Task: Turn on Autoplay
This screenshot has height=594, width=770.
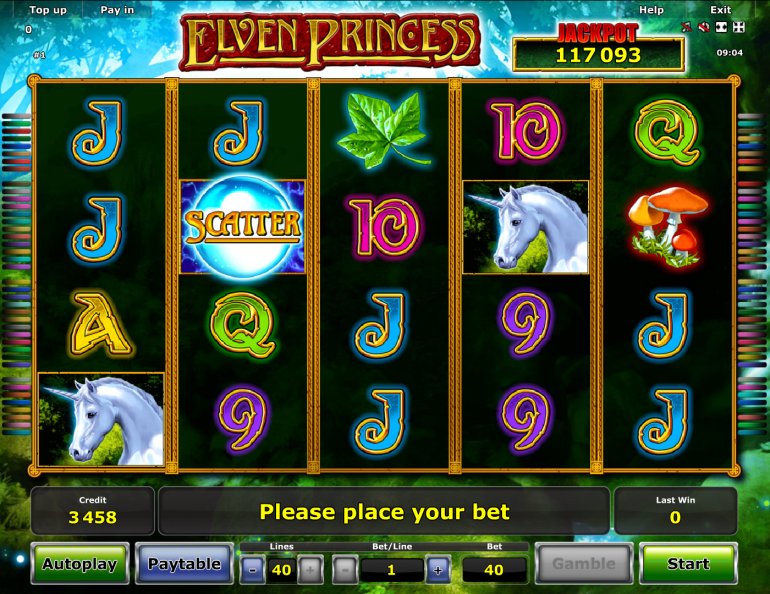Action: click(x=80, y=564)
